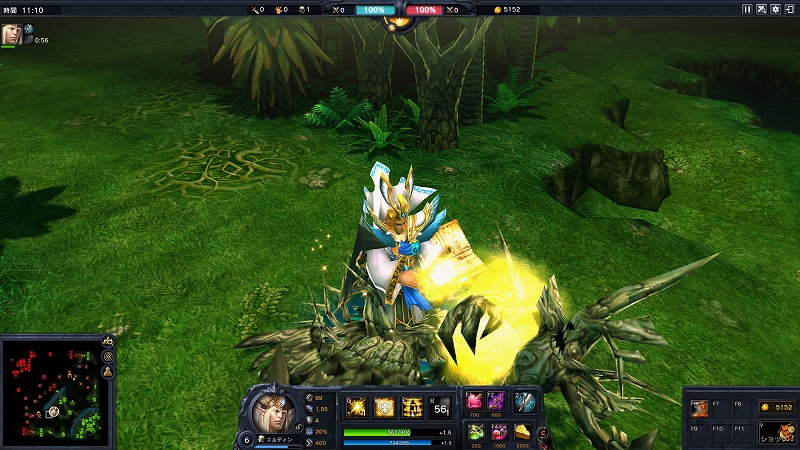Use the sword and shield Z item
The image size is (800, 450).
(525, 402)
